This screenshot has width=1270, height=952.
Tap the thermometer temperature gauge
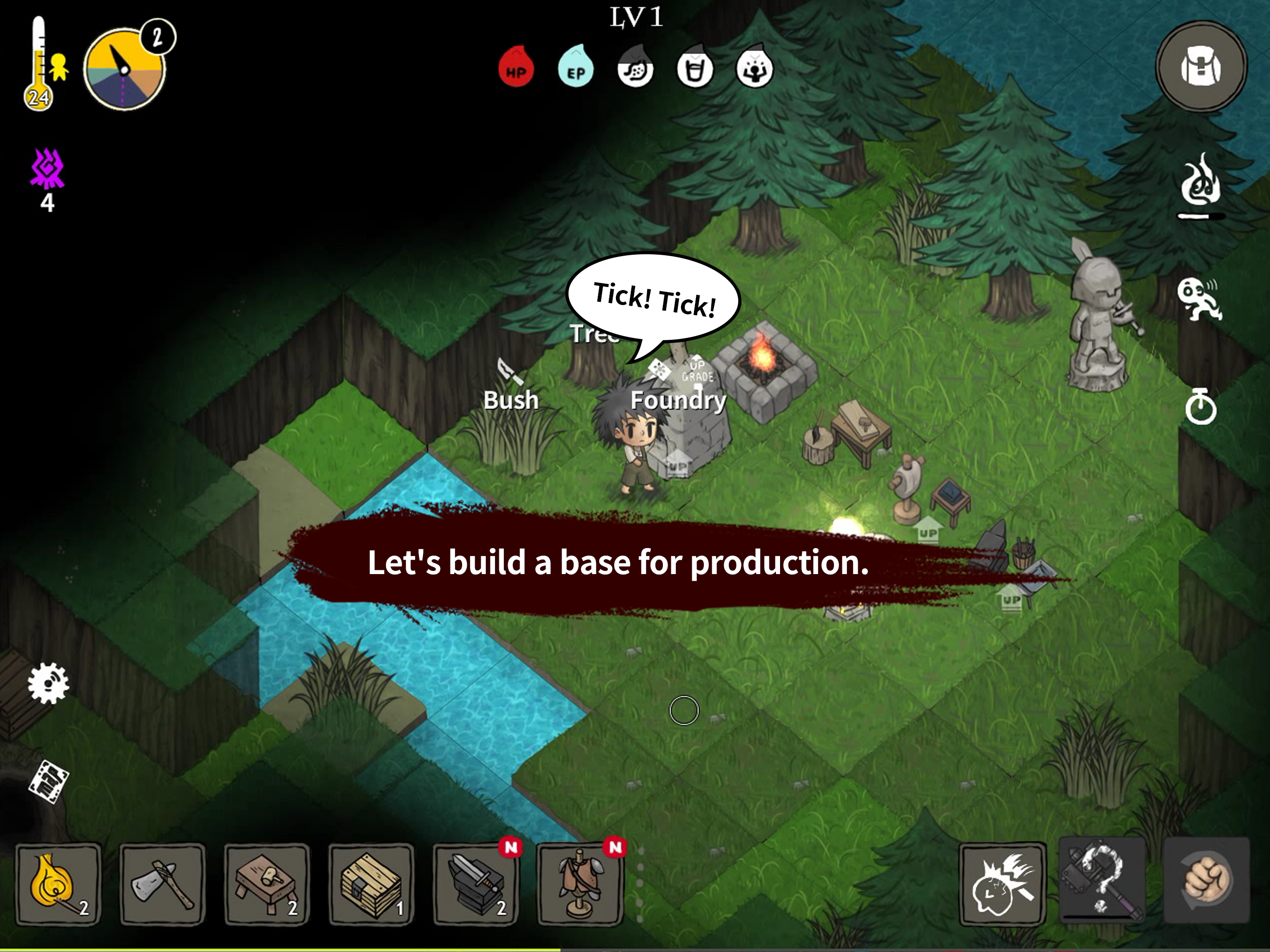point(39,63)
